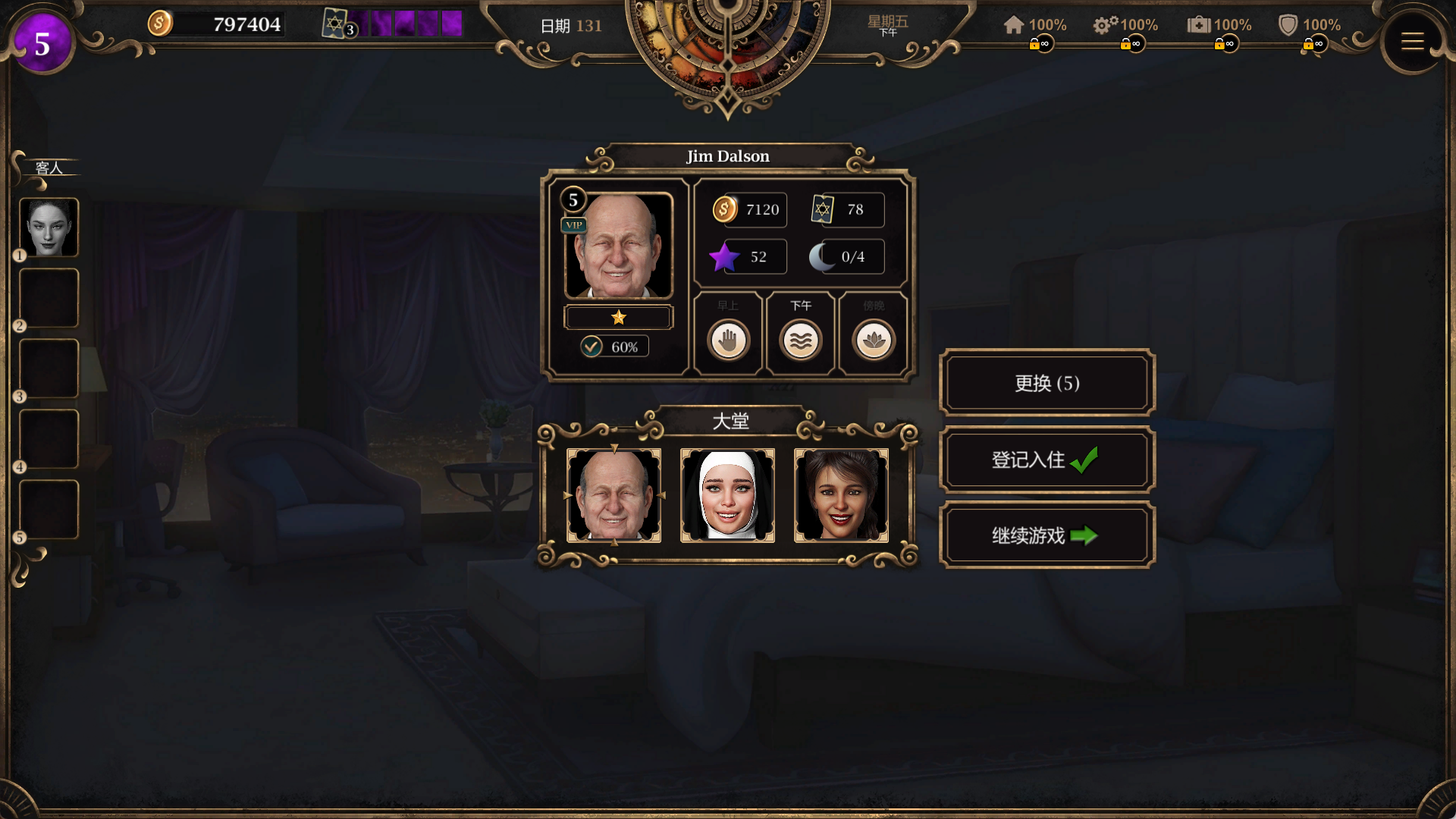Click the gold coin money icon

pos(159,24)
